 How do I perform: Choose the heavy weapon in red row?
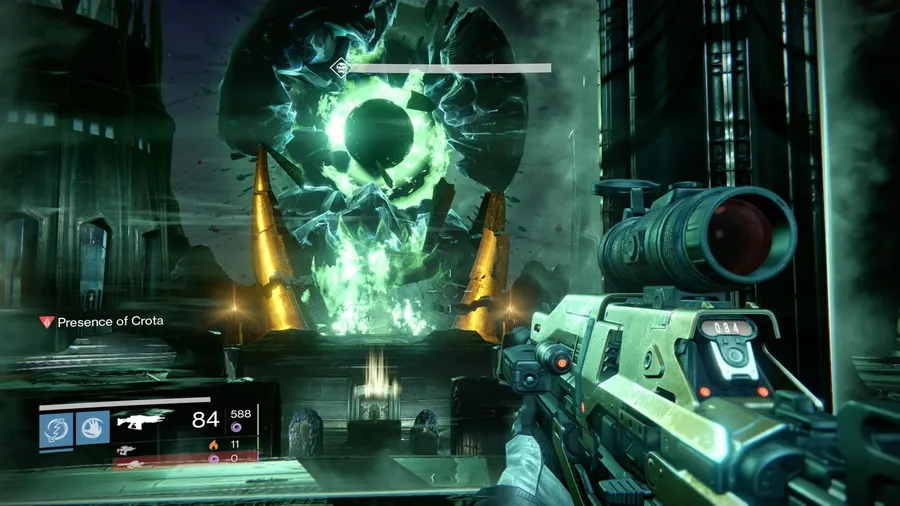tap(127, 464)
